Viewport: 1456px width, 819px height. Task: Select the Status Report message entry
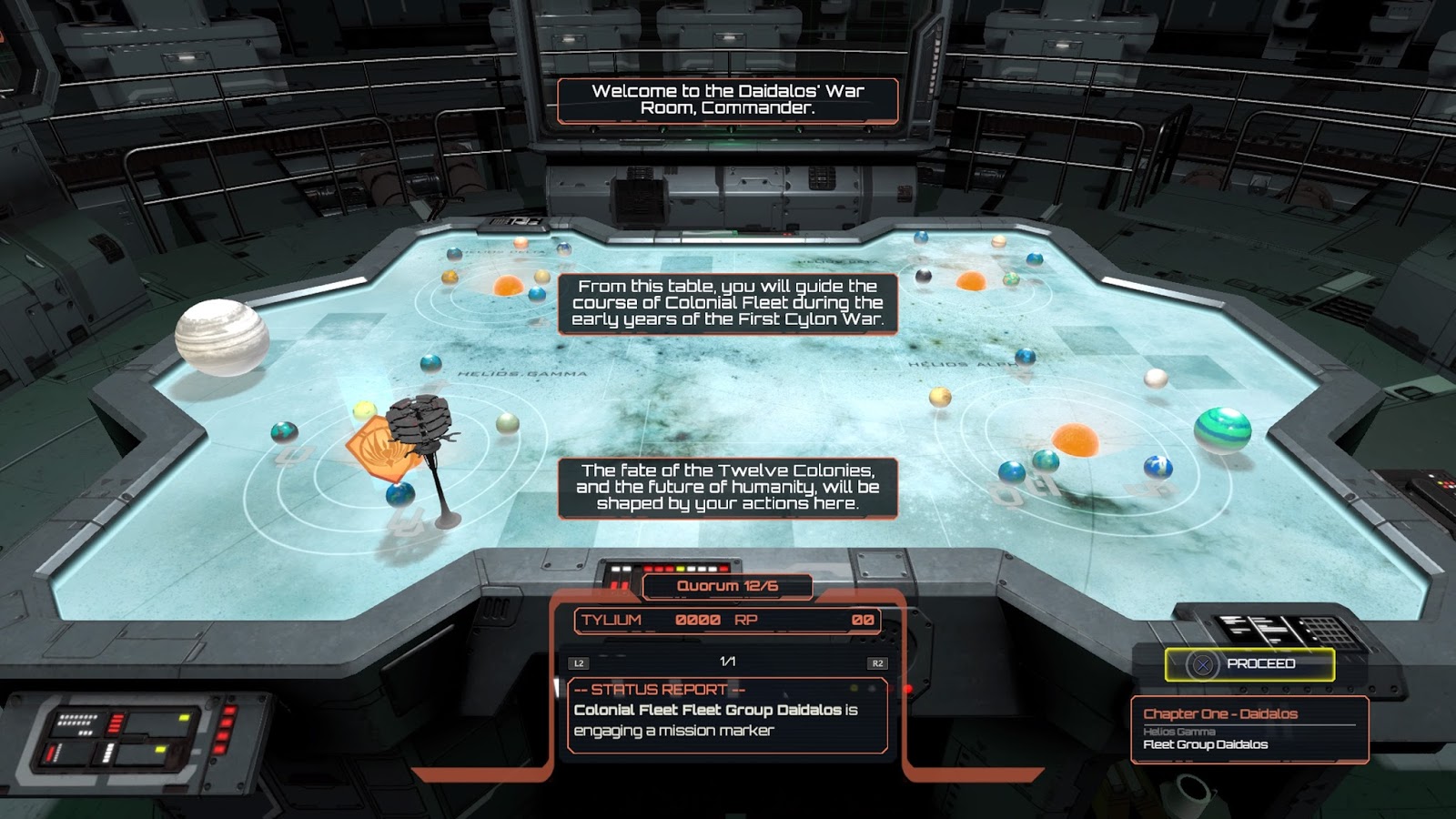coord(726,716)
